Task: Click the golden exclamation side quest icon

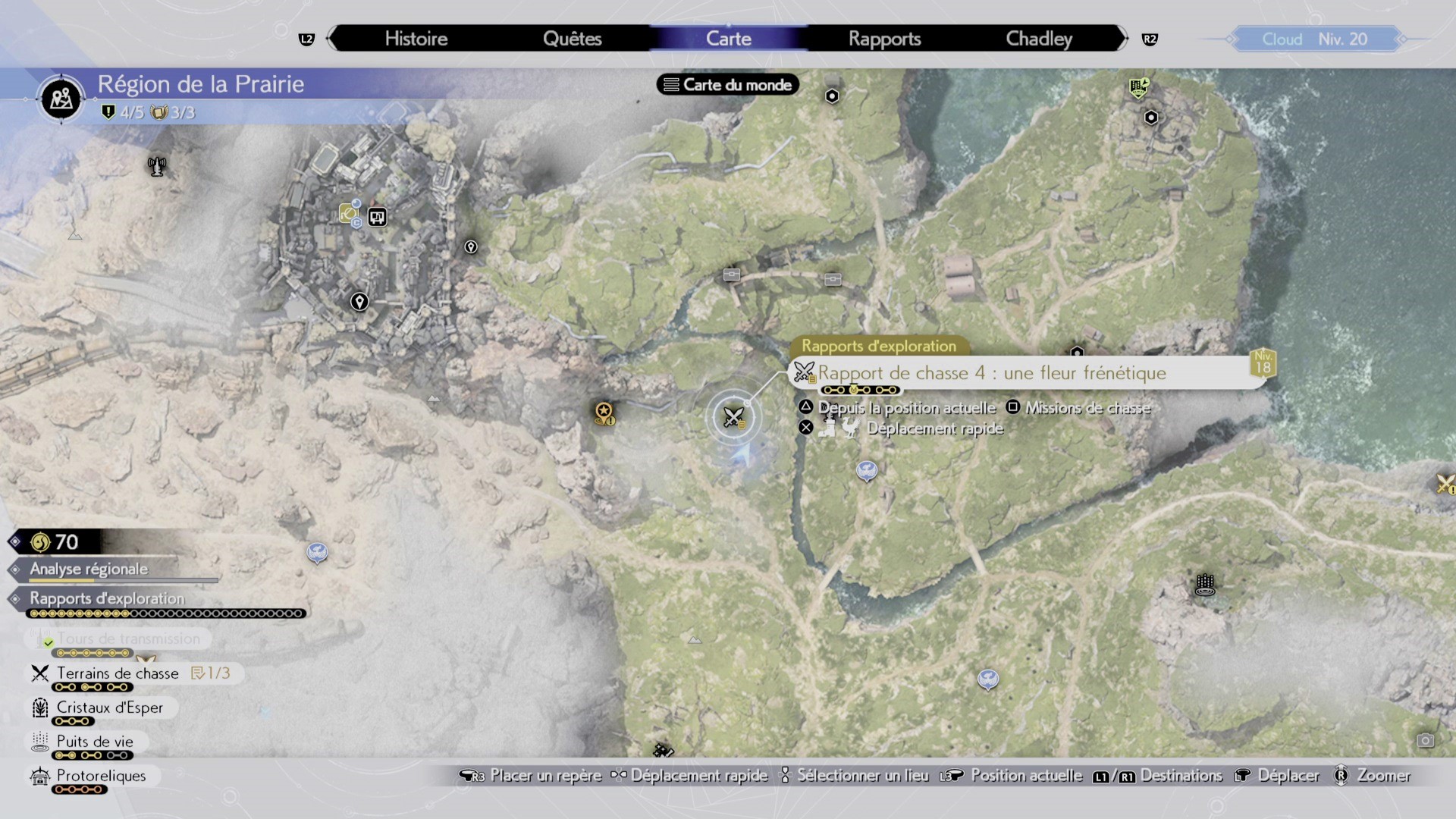Action: (603, 413)
